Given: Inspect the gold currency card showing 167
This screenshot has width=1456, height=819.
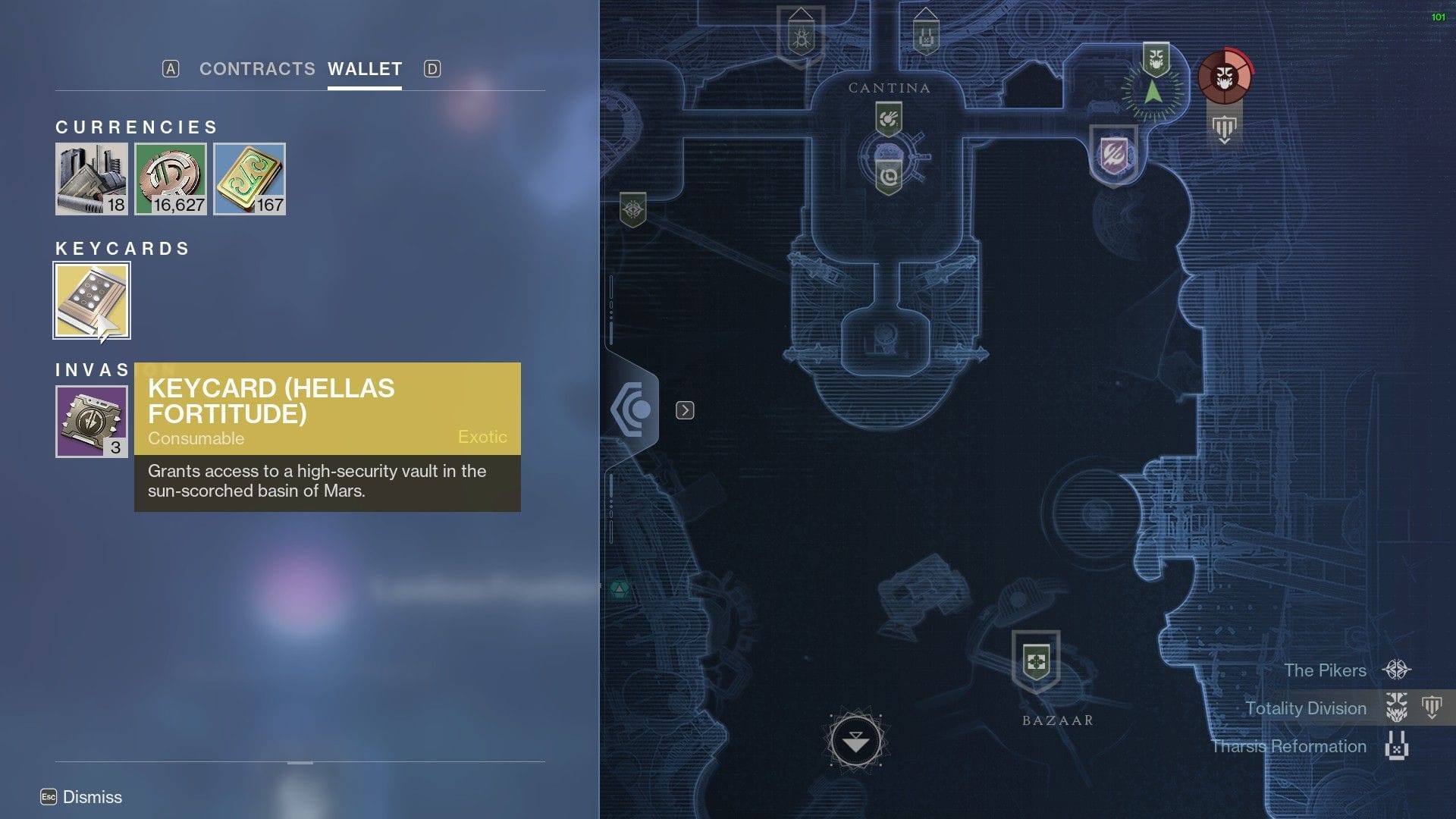Looking at the screenshot, I should [x=250, y=179].
